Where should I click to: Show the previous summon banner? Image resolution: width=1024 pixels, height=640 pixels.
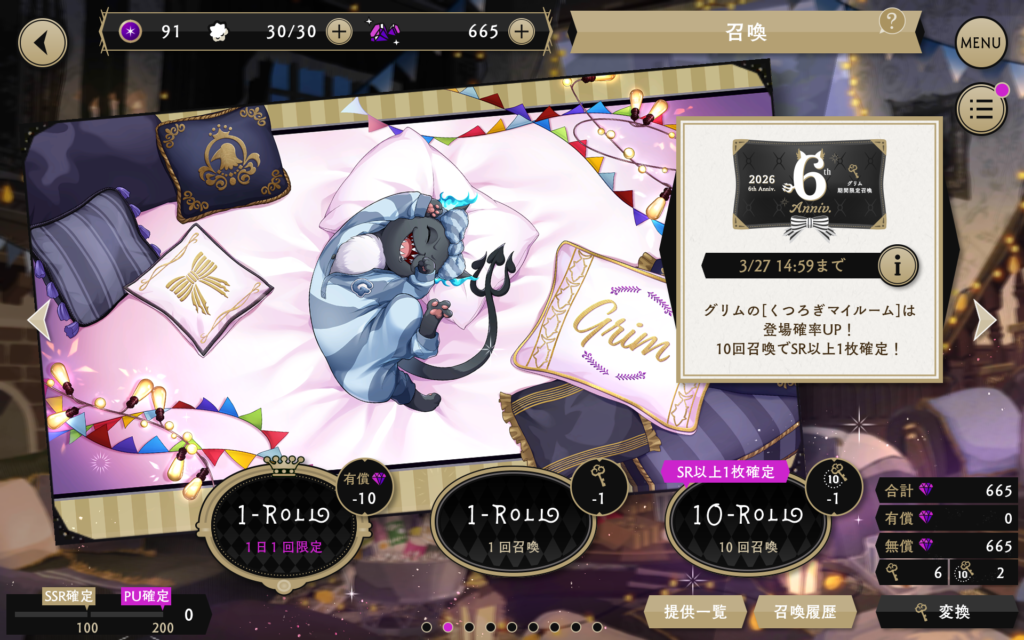(x=38, y=320)
